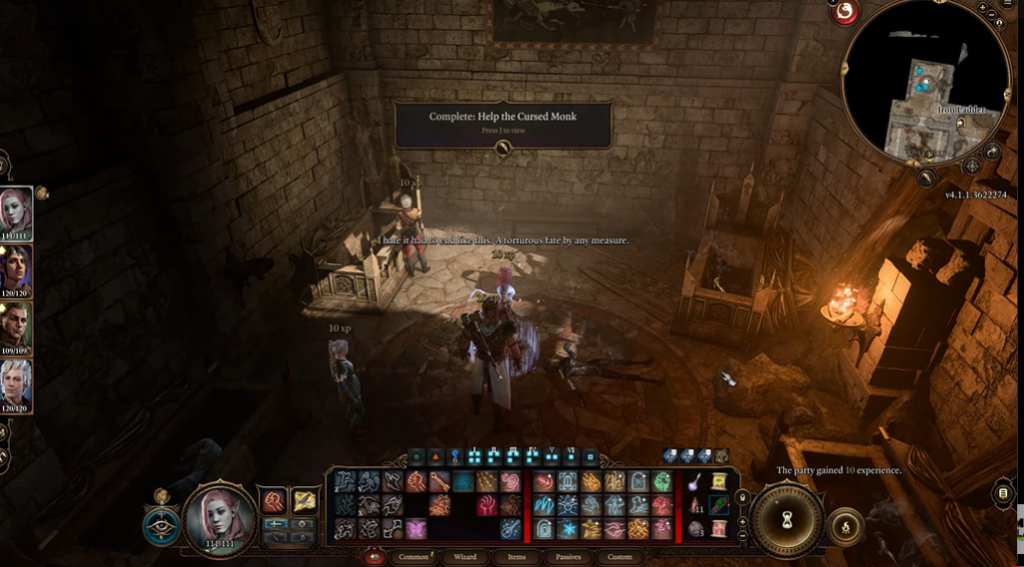1024x567 pixels.
Task: Select the companion portrait showing 109/109 health
Action: [17, 325]
